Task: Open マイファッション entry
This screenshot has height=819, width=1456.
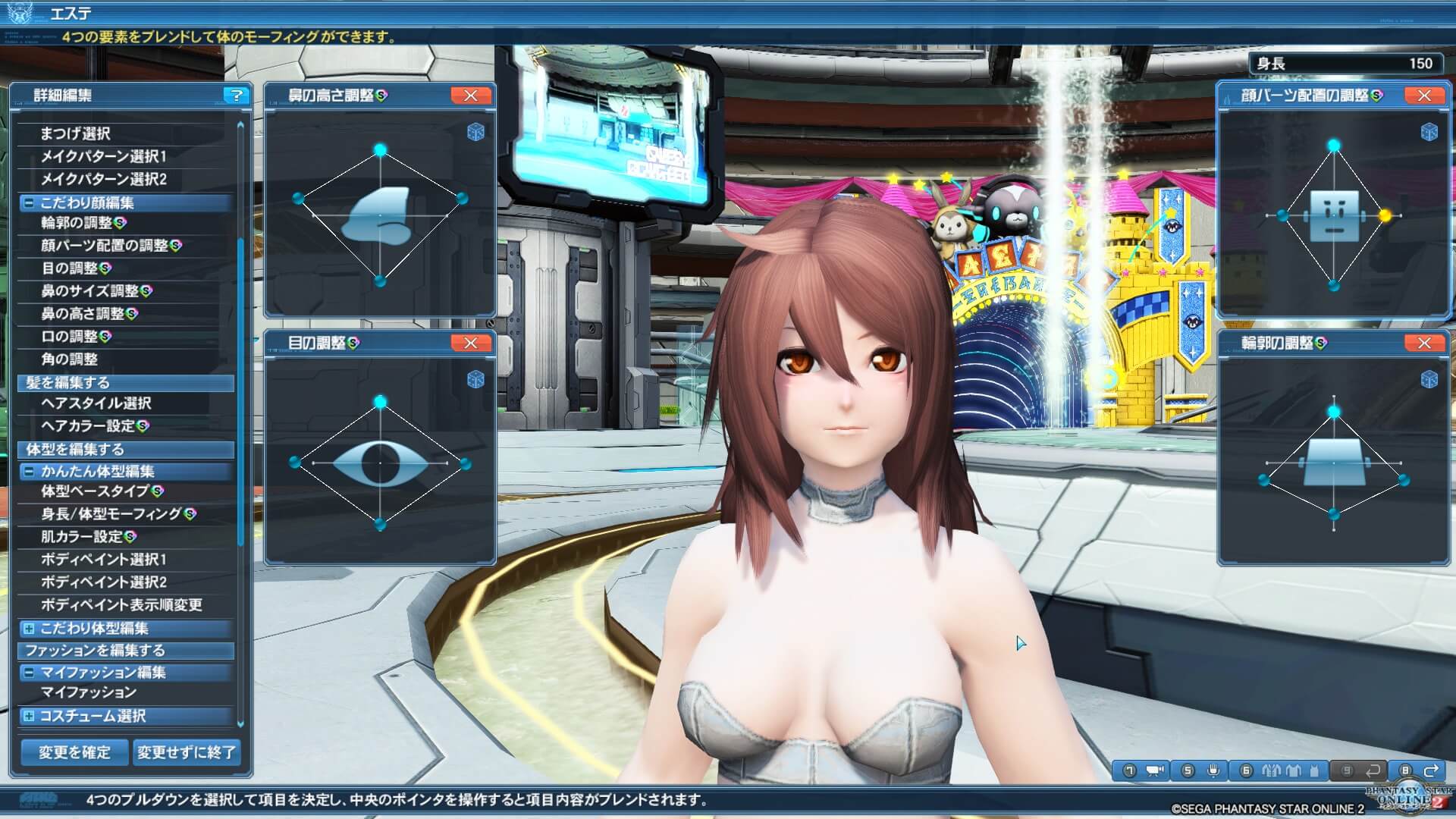Action: [x=88, y=692]
